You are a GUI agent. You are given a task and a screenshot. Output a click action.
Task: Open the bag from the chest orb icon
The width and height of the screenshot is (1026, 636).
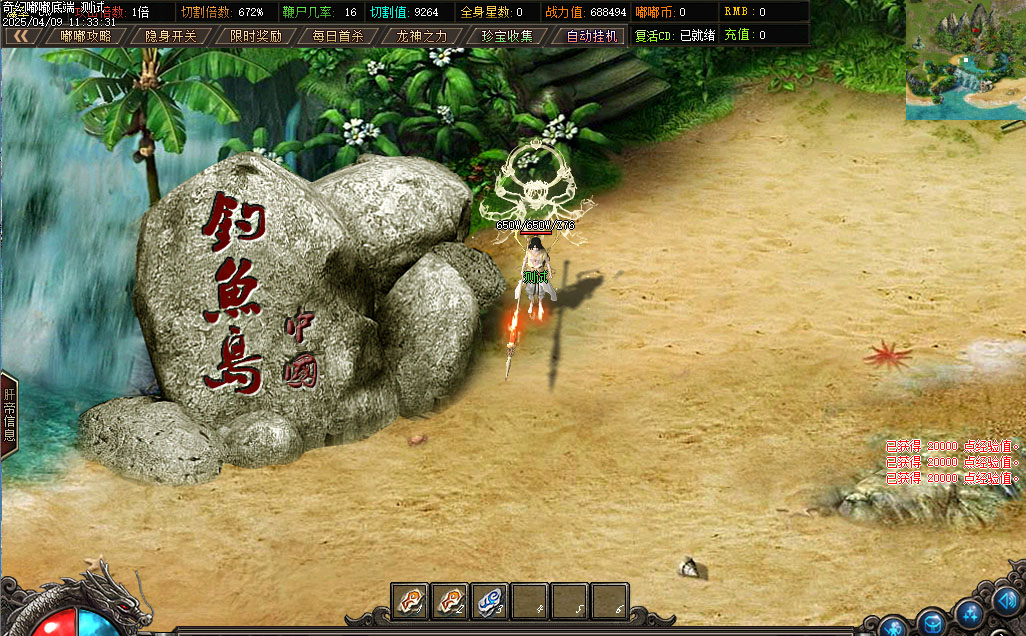933,622
